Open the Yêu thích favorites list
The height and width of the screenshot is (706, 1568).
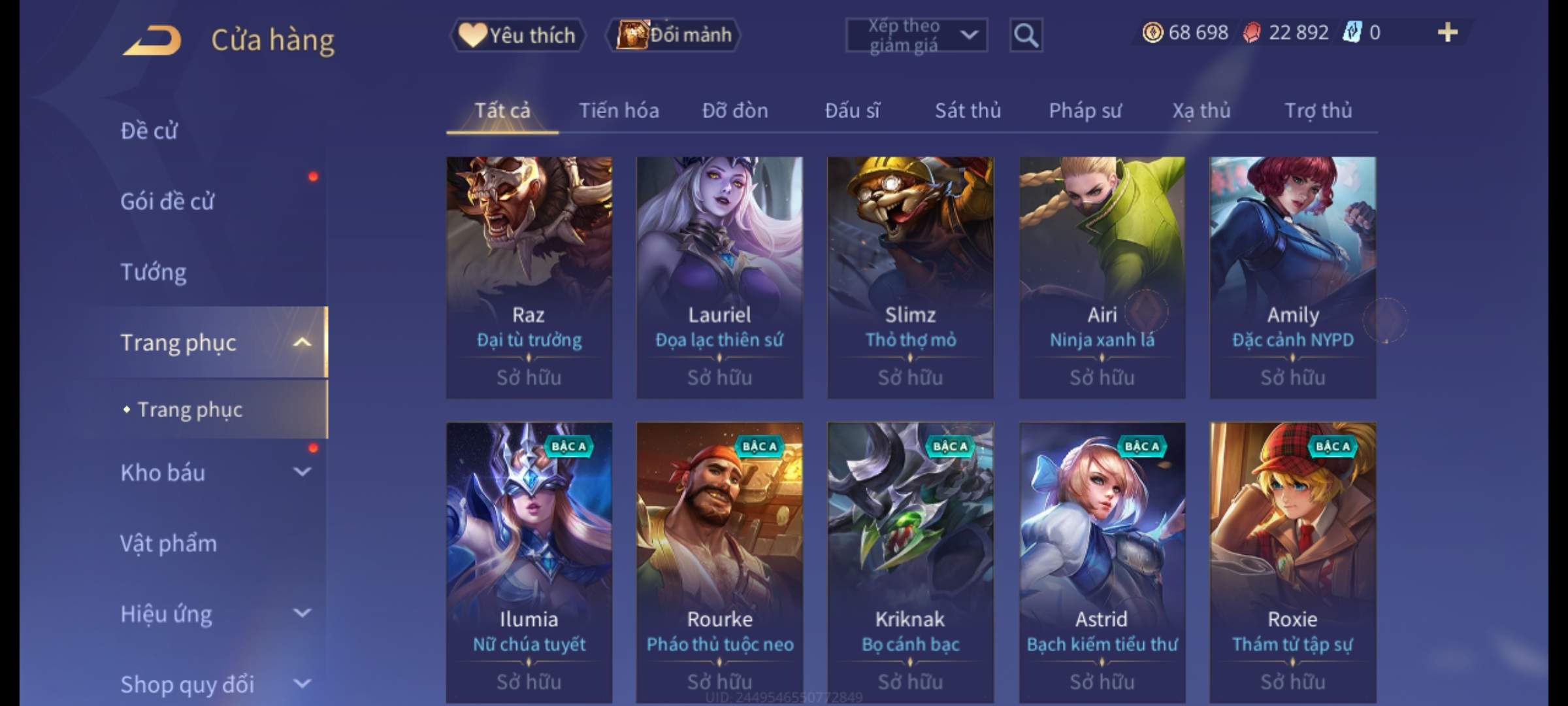(517, 35)
